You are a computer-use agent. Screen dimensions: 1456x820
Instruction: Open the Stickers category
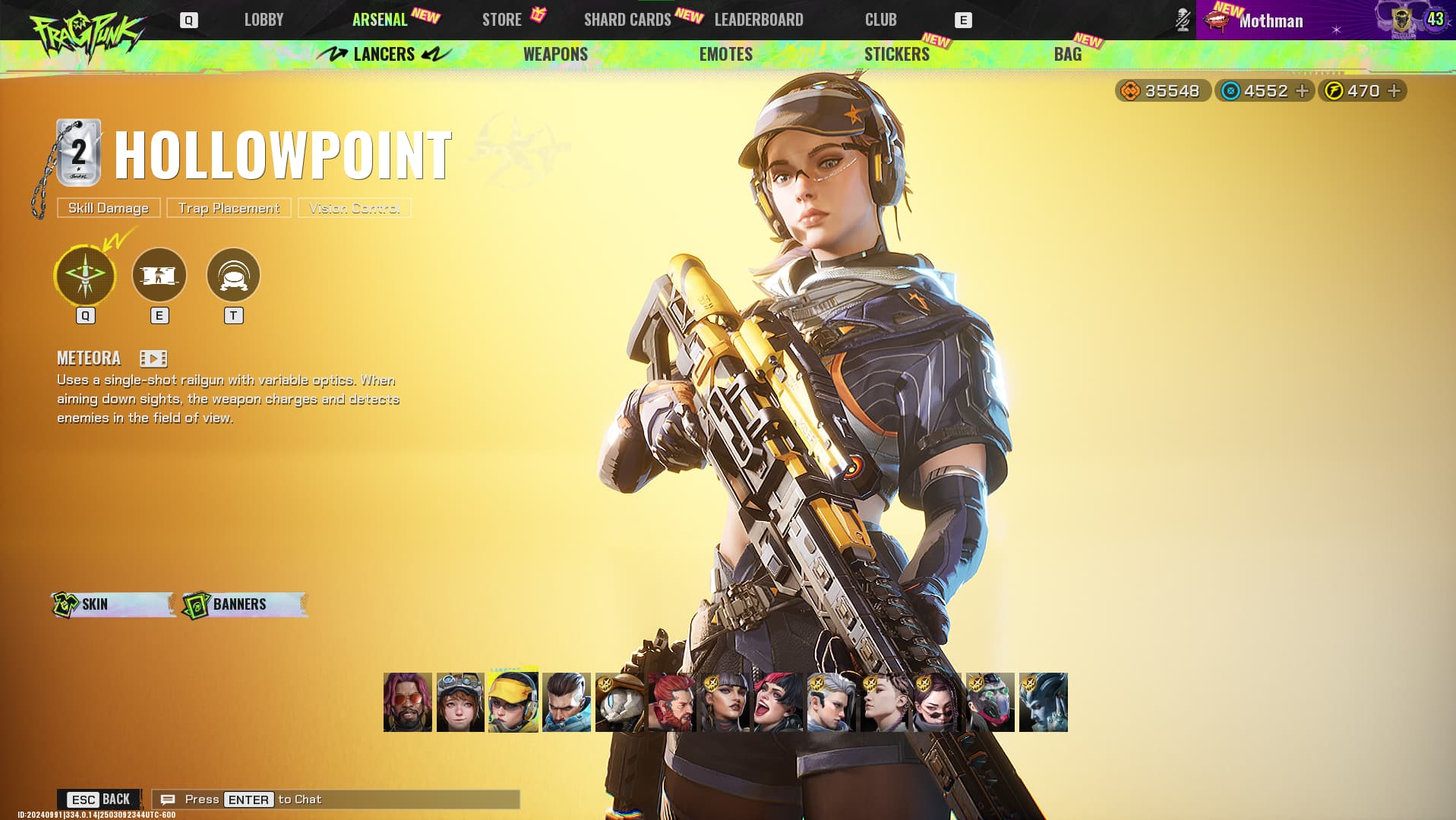pyautogui.click(x=896, y=54)
